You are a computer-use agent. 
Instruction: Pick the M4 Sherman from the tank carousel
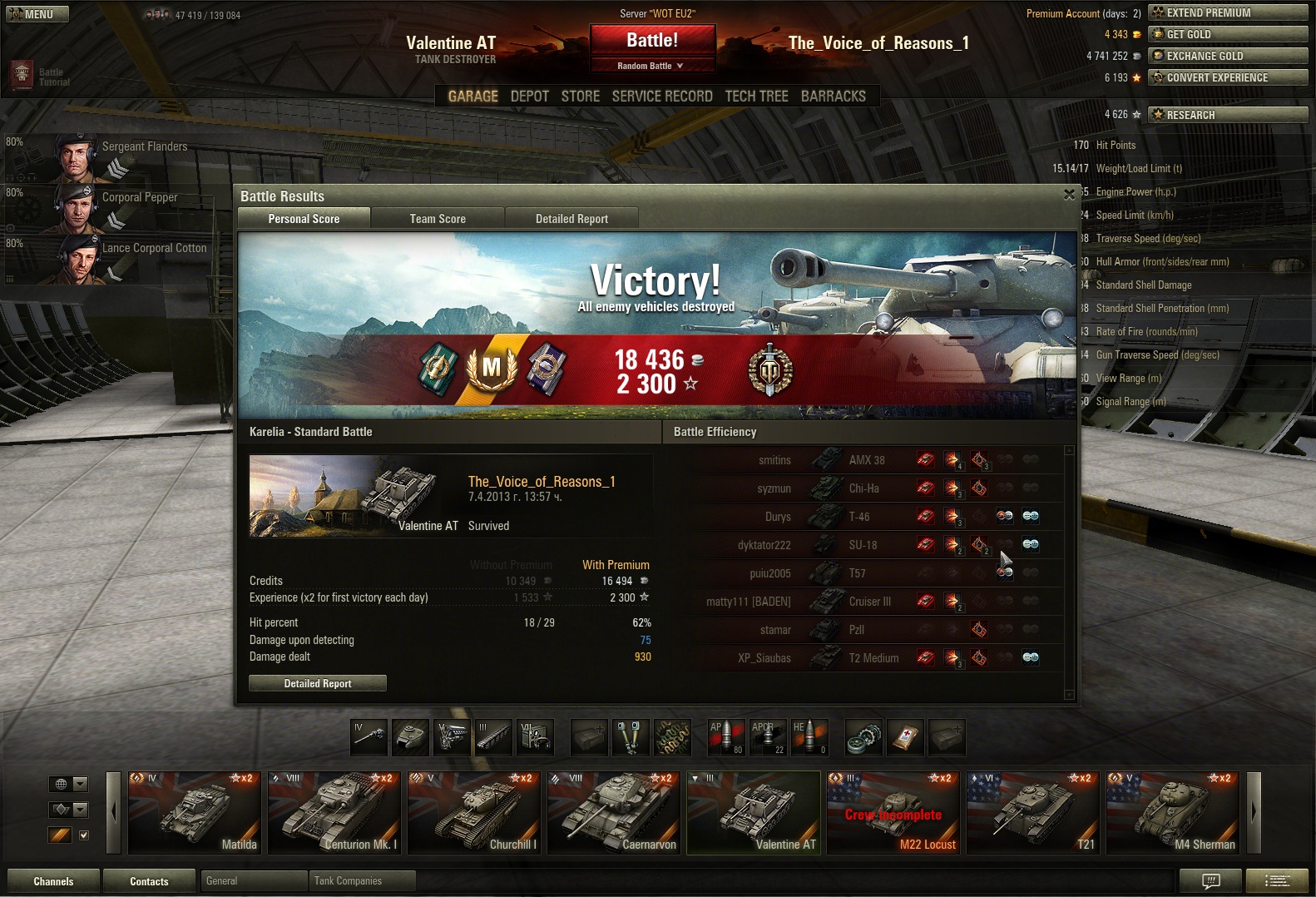(x=1172, y=813)
